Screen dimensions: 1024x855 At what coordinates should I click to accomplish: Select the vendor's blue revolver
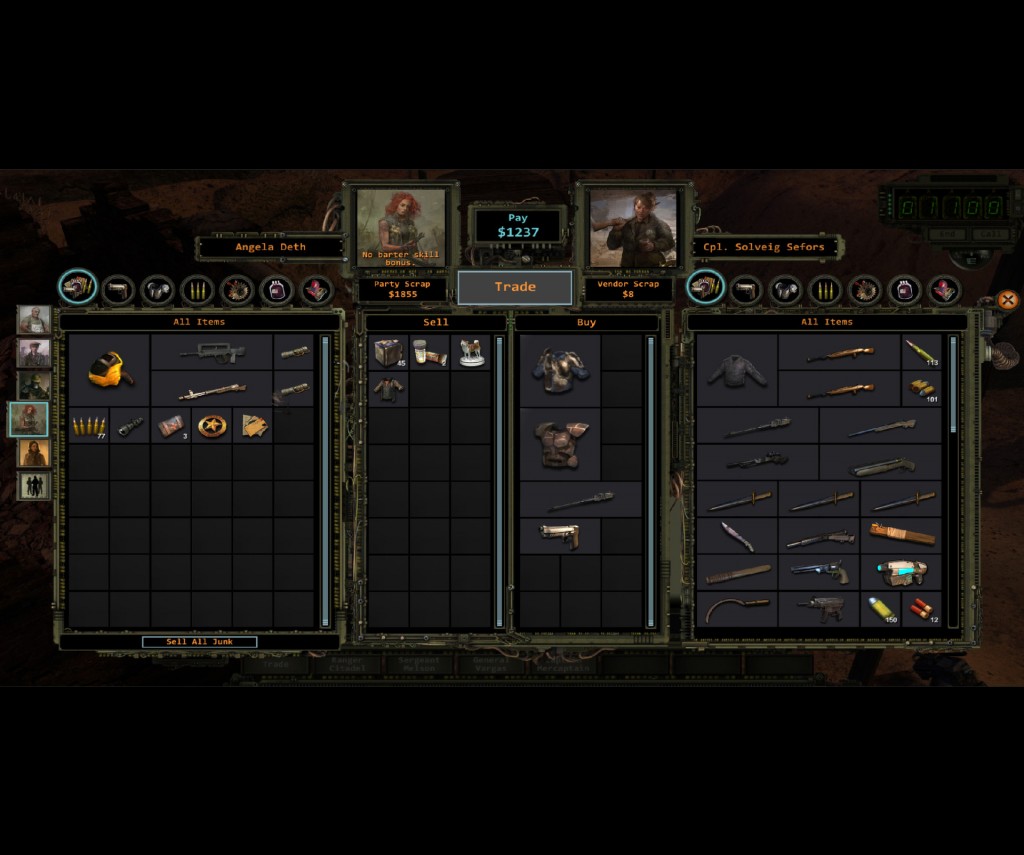819,573
